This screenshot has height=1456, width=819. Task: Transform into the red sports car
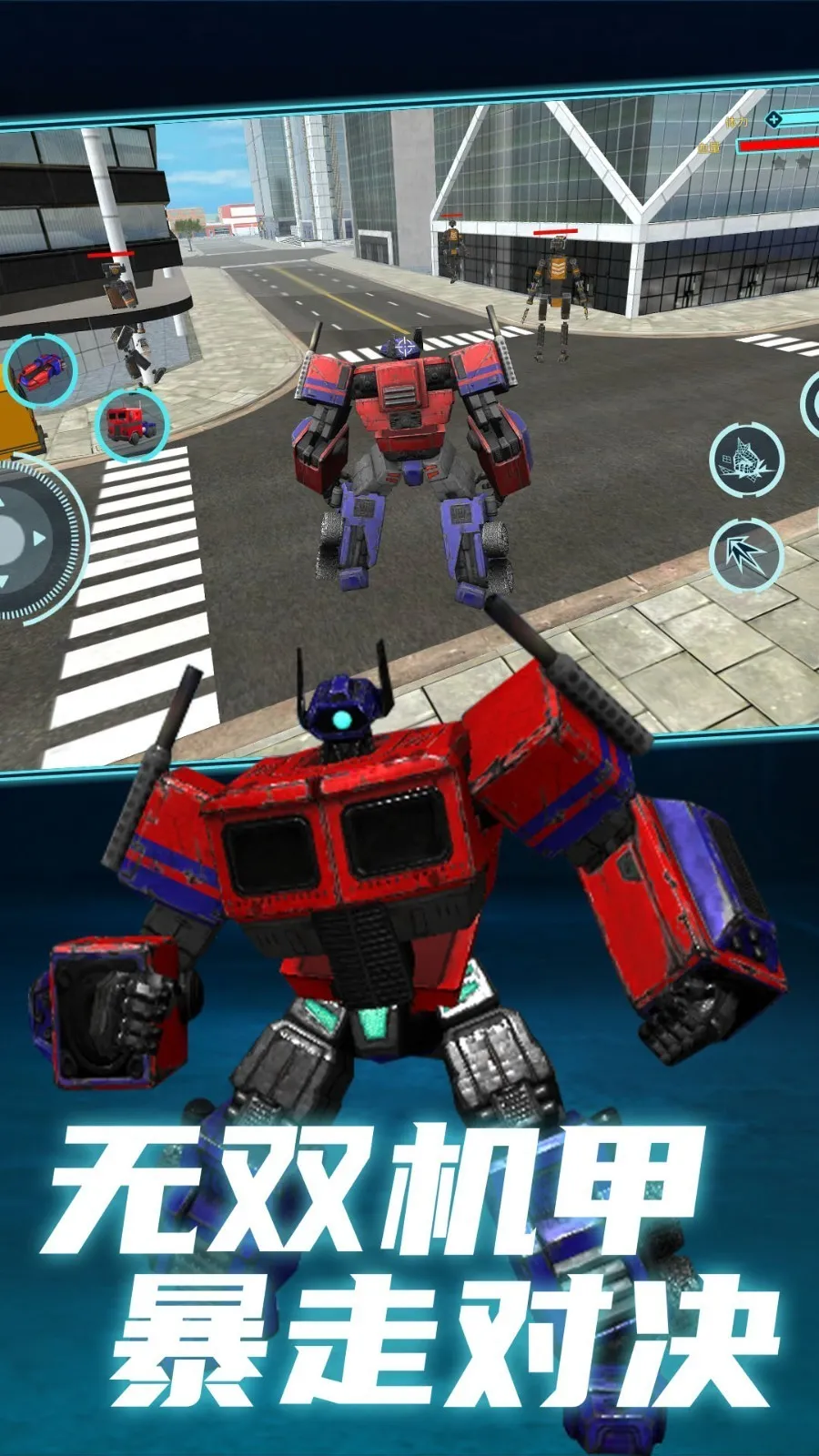click(40, 370)
